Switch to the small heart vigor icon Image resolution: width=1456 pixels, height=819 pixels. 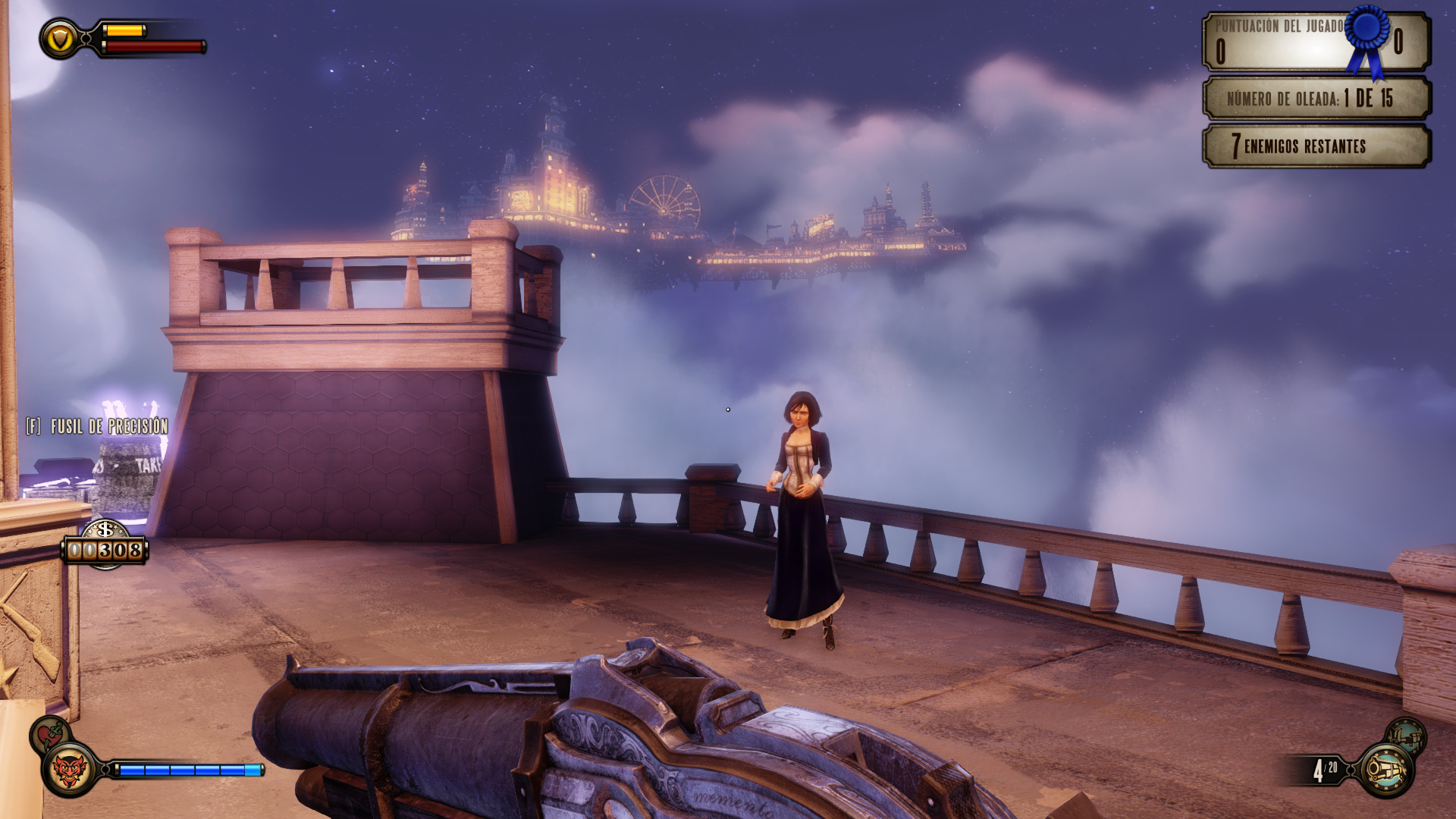[50, 733]
